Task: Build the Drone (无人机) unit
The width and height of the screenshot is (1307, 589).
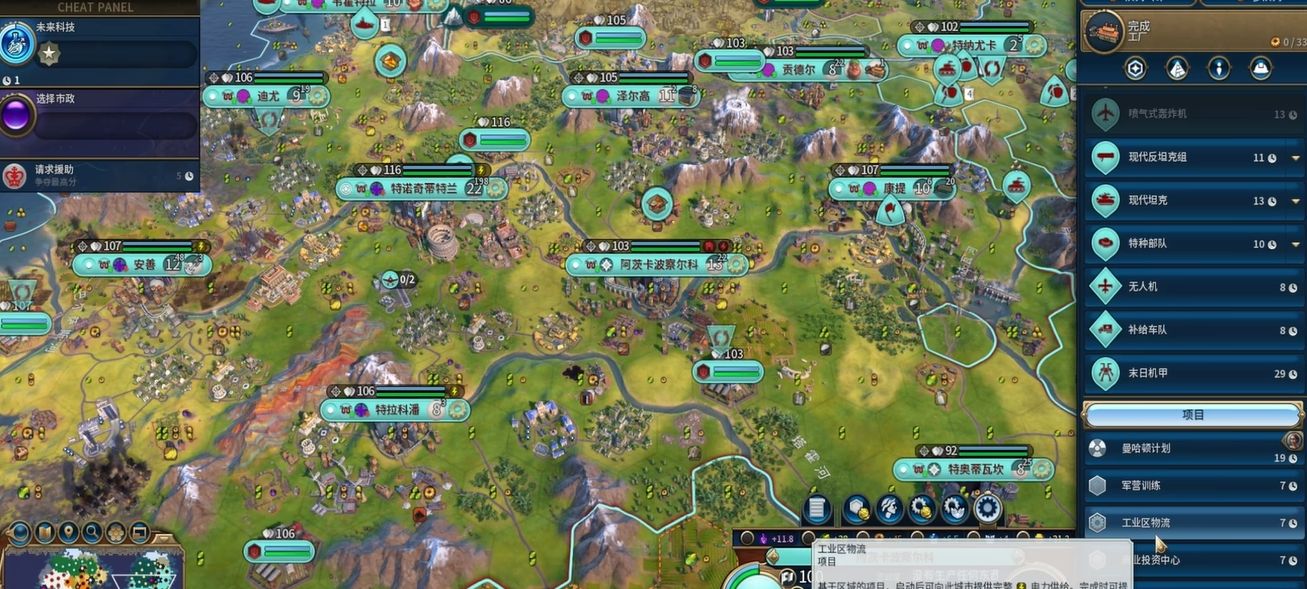Action: (x=1190, y=287)
